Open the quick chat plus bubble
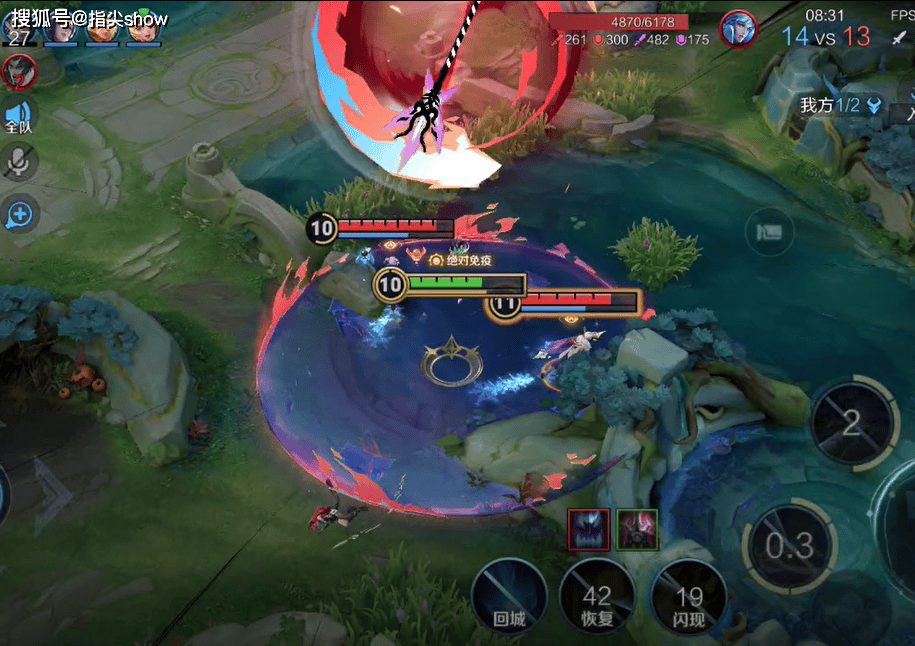 tap(18, 213)
